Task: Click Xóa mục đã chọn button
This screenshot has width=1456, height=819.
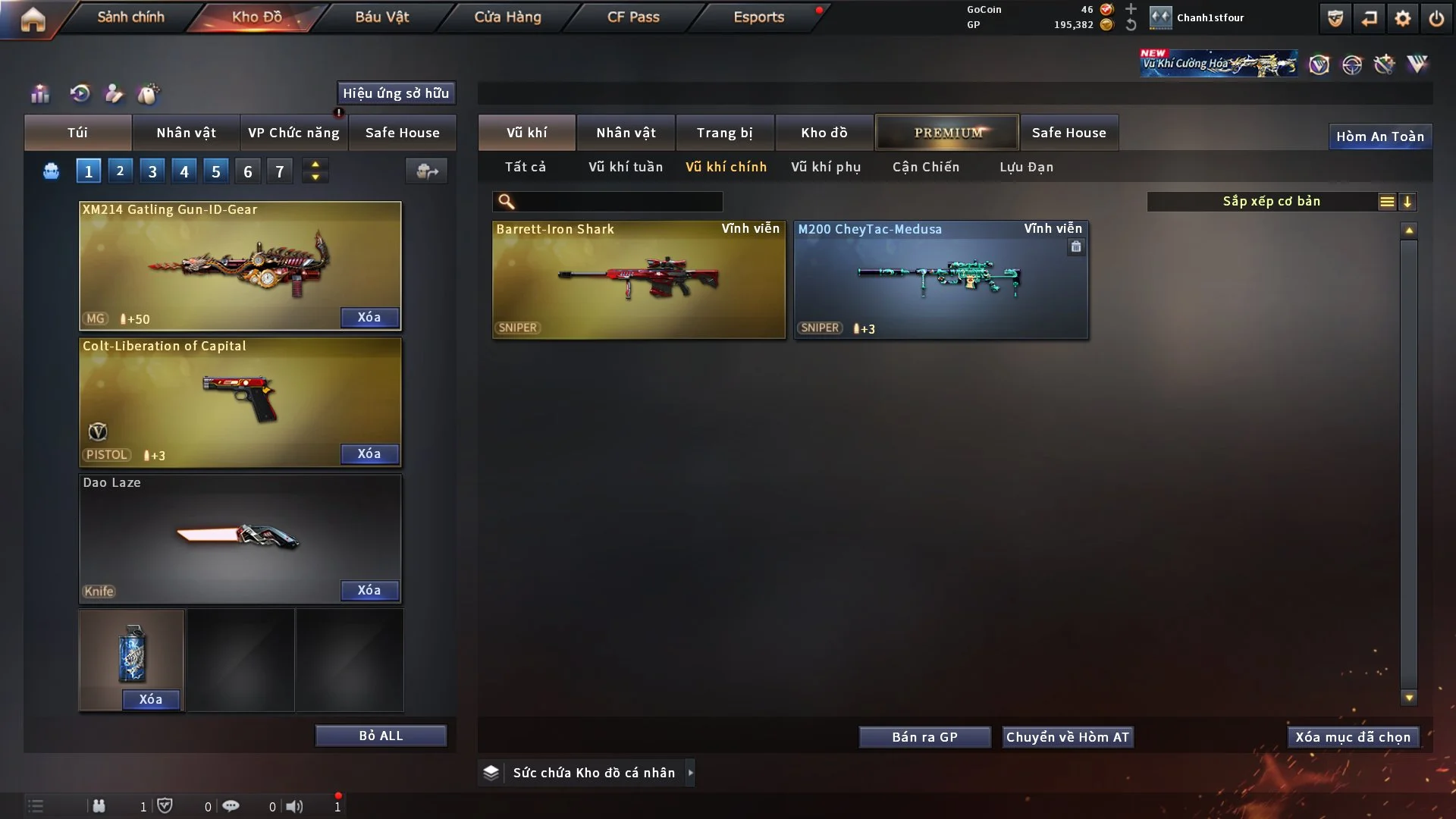Action: click(x=1353, y=737)
